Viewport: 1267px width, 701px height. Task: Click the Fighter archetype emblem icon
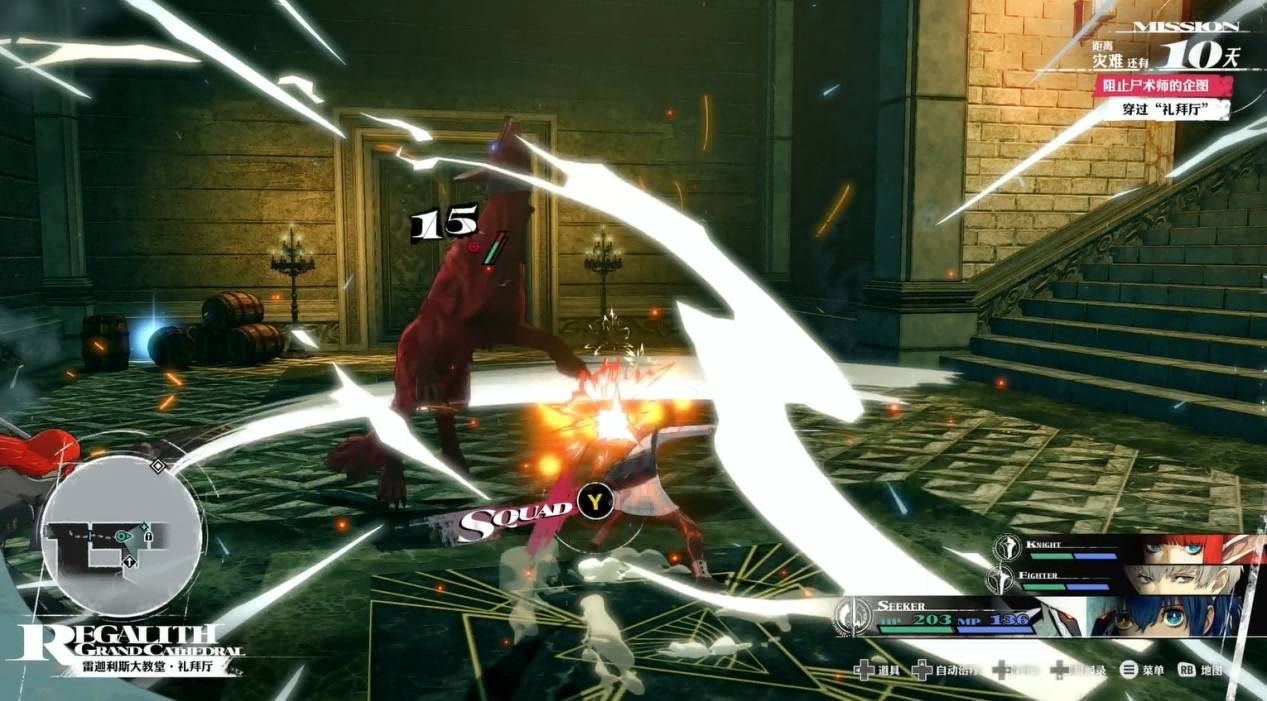1001,578
